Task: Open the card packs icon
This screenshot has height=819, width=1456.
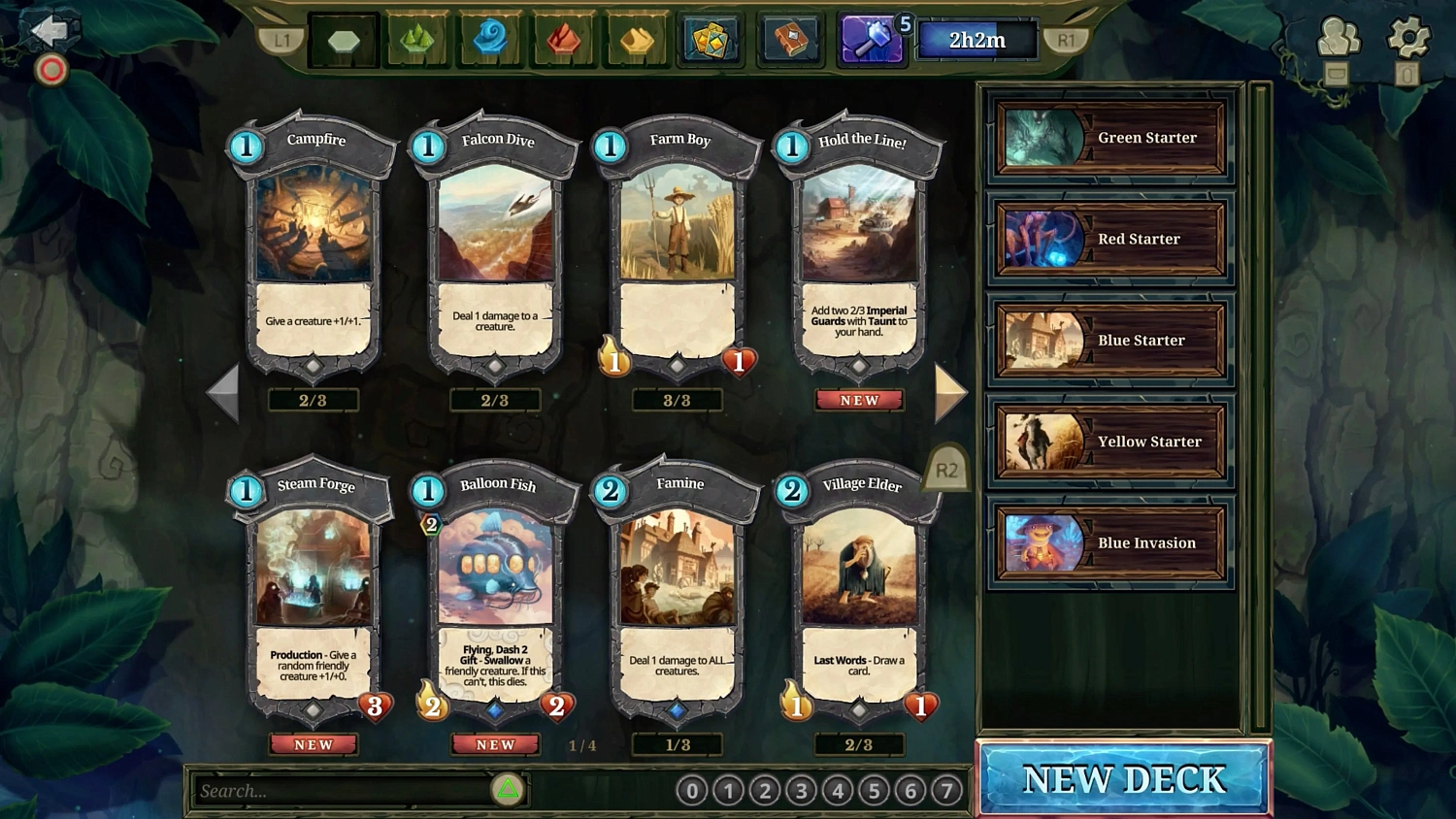Action: point(710,39)
